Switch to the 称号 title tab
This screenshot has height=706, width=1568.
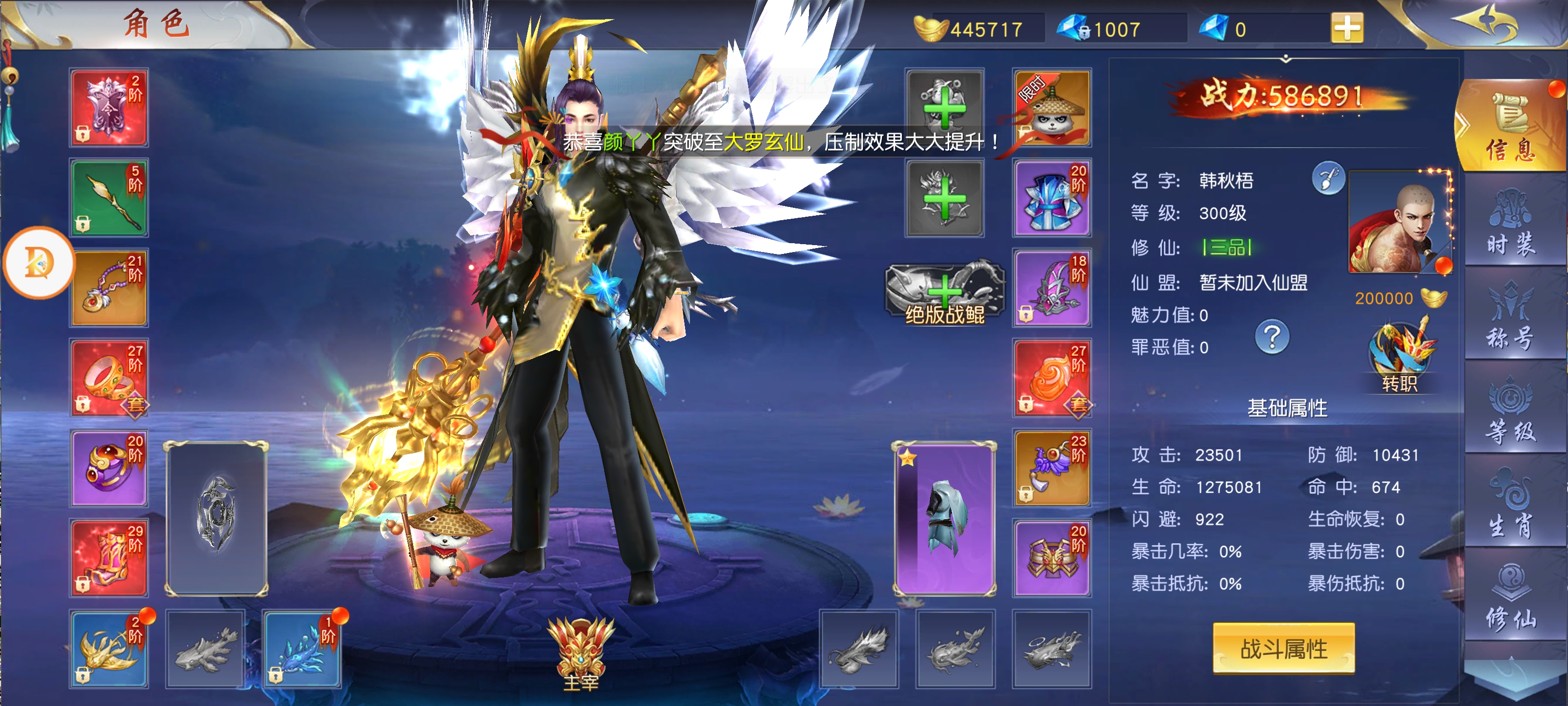(x=1510, y=317)
